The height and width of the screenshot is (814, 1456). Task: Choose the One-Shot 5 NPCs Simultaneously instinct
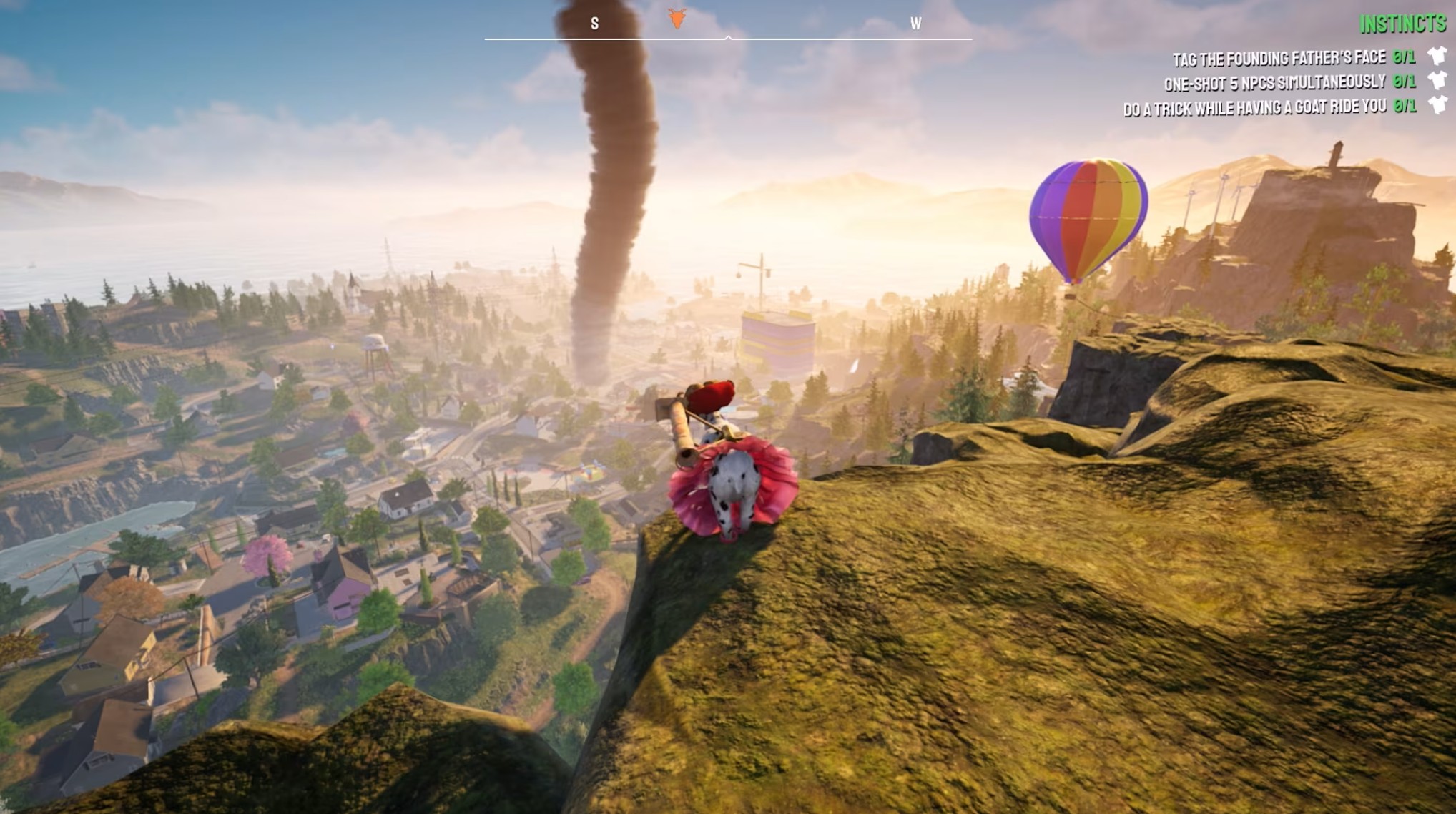(1274, 83)
